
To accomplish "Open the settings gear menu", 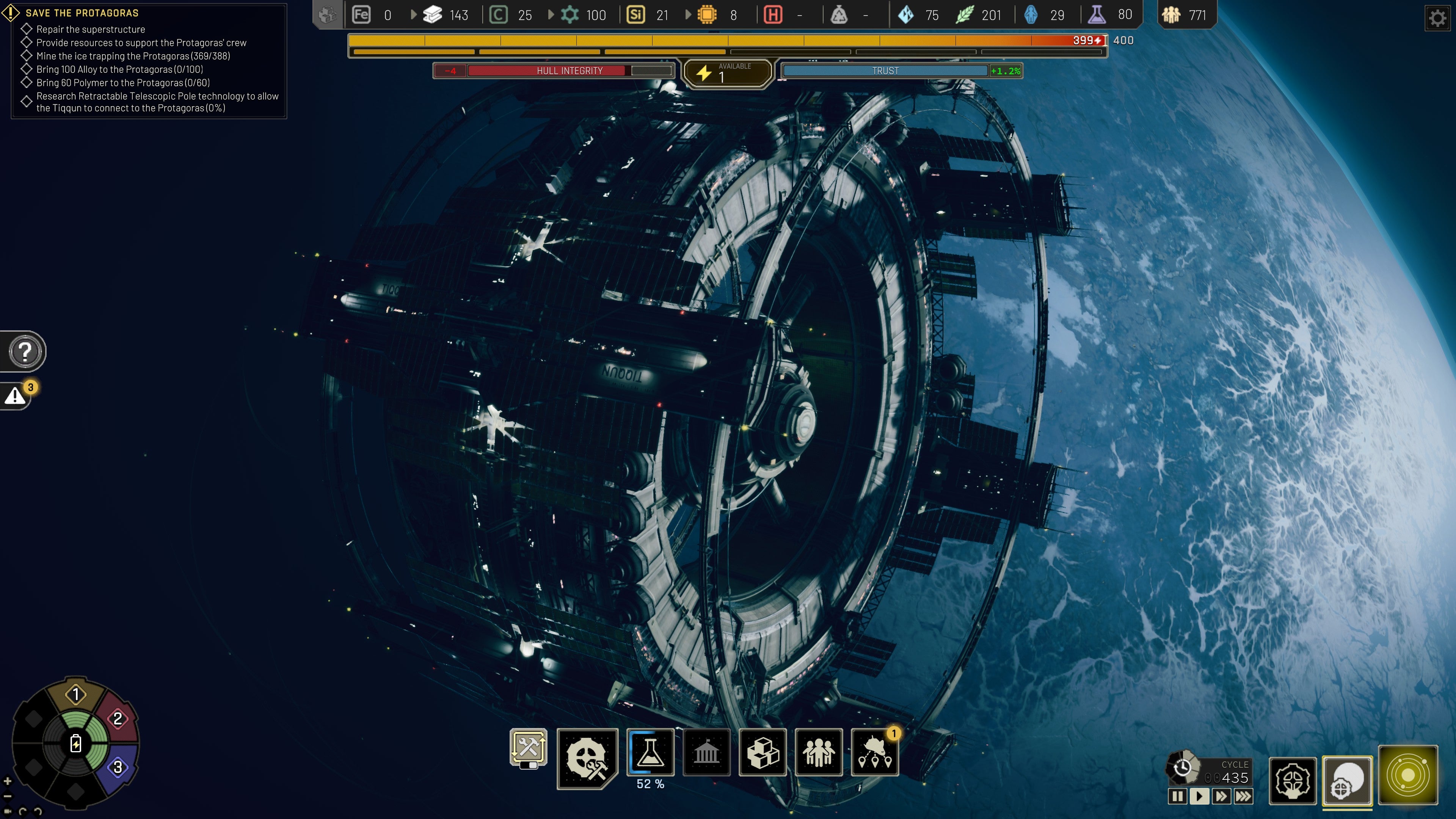I will pyautogui.click(x=1439, y=17).
